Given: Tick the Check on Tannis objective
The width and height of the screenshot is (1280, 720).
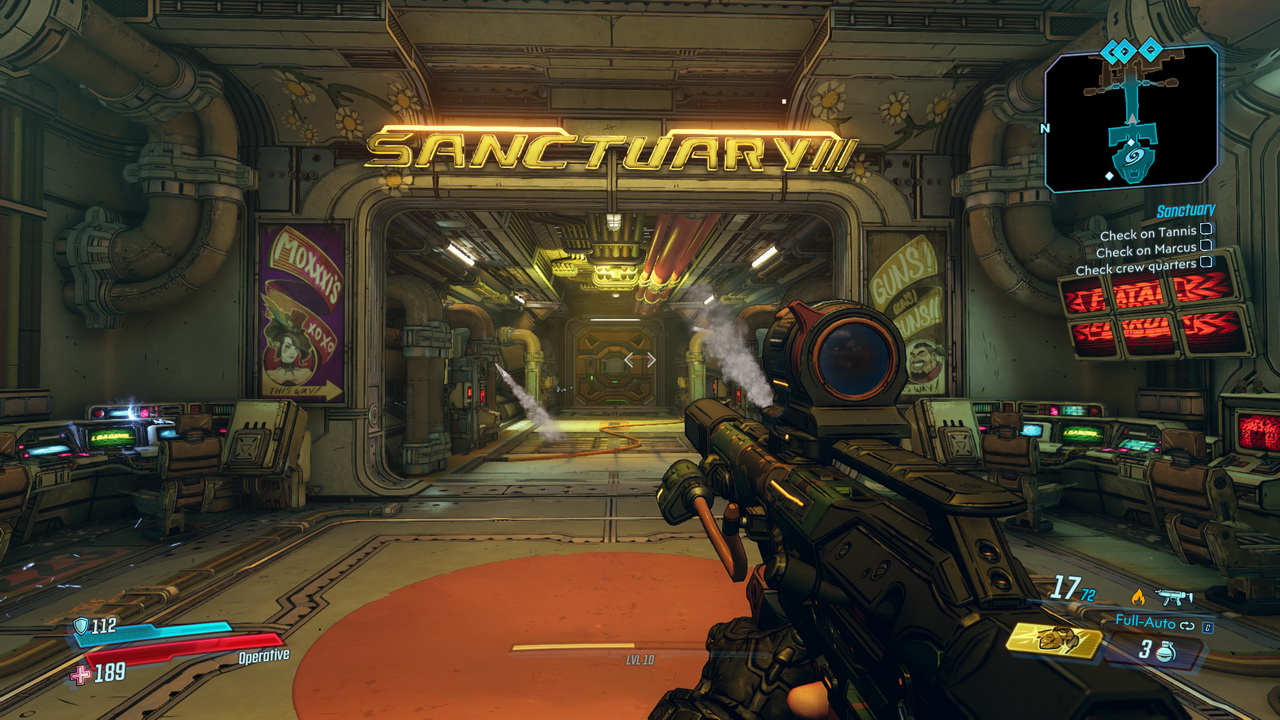Looking at the screenshot, I should point(1206,230).
